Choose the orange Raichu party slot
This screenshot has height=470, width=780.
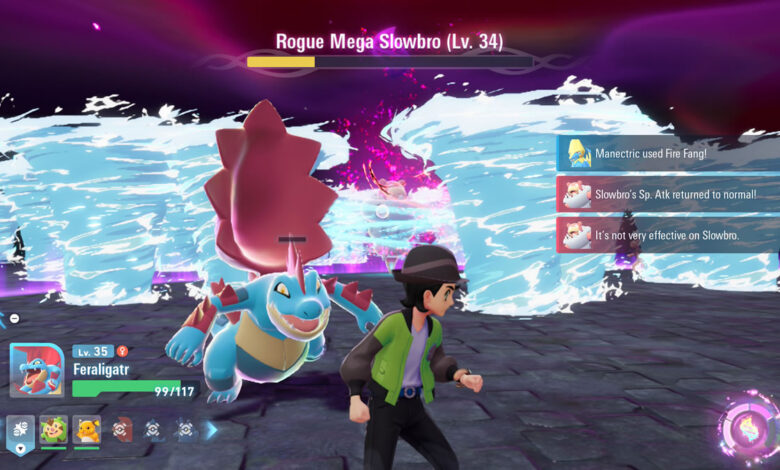pyautogui.click(x=87, y=430)
